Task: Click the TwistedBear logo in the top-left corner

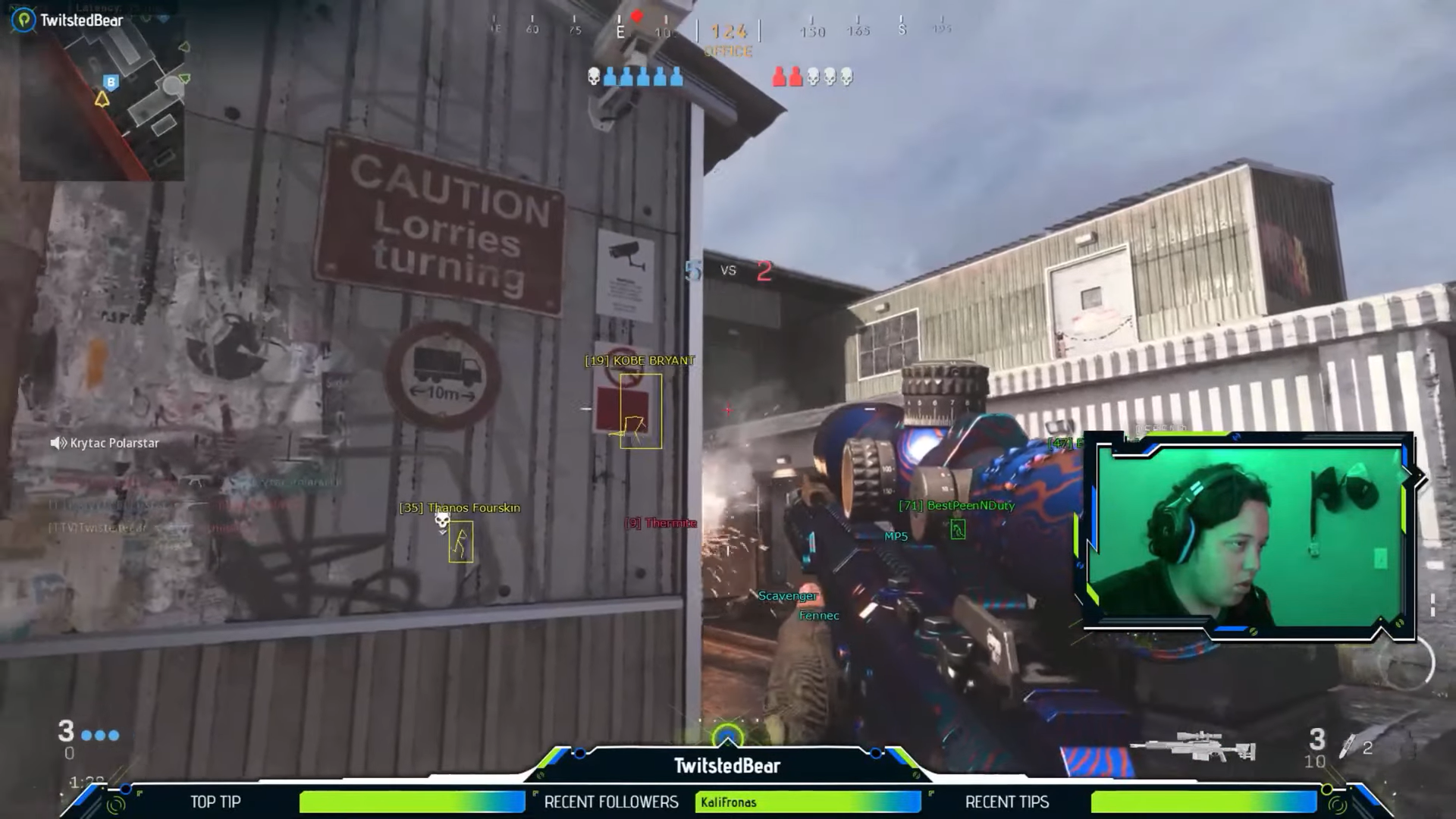Action: tap(23, 20)
